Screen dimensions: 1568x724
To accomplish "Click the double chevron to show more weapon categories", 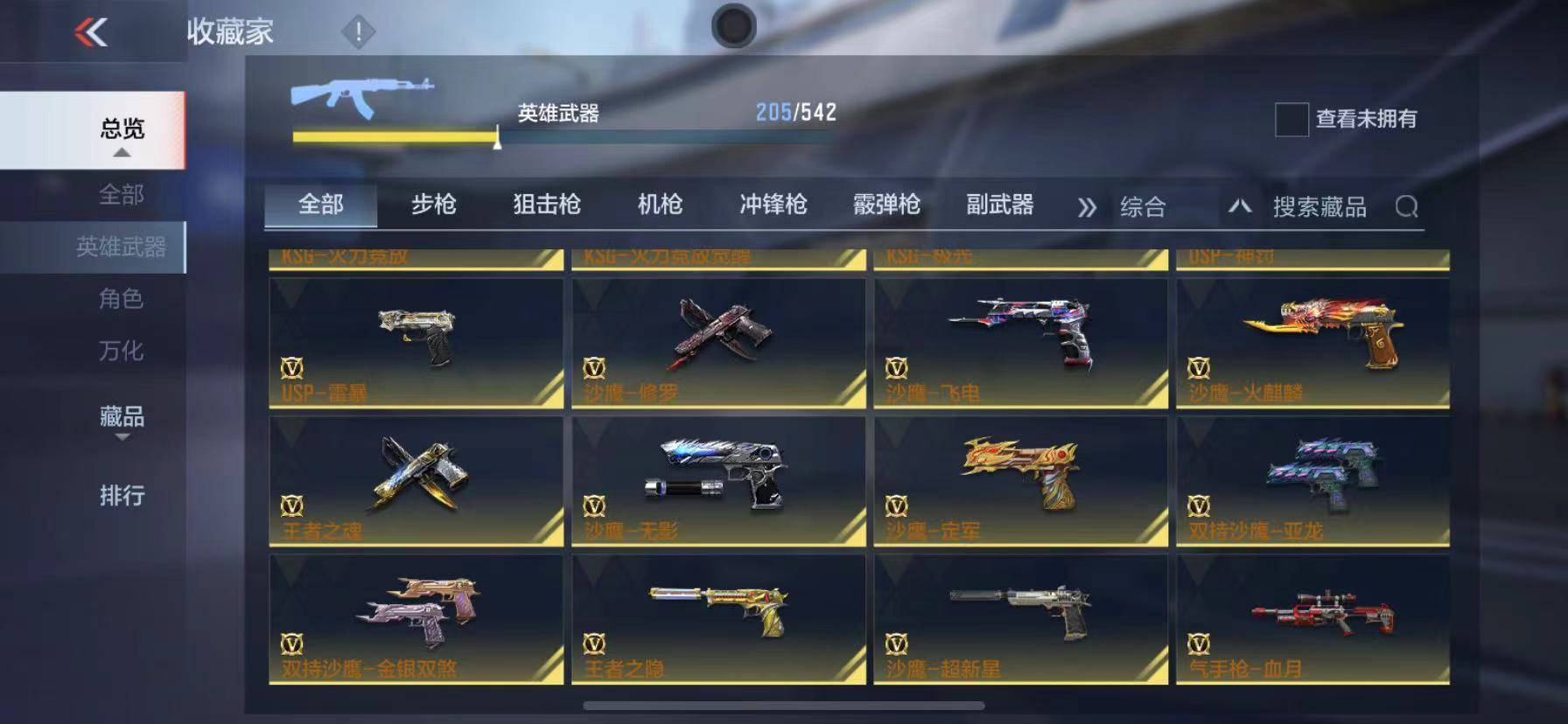I will pyautogui.click(x=1086, y=206).
